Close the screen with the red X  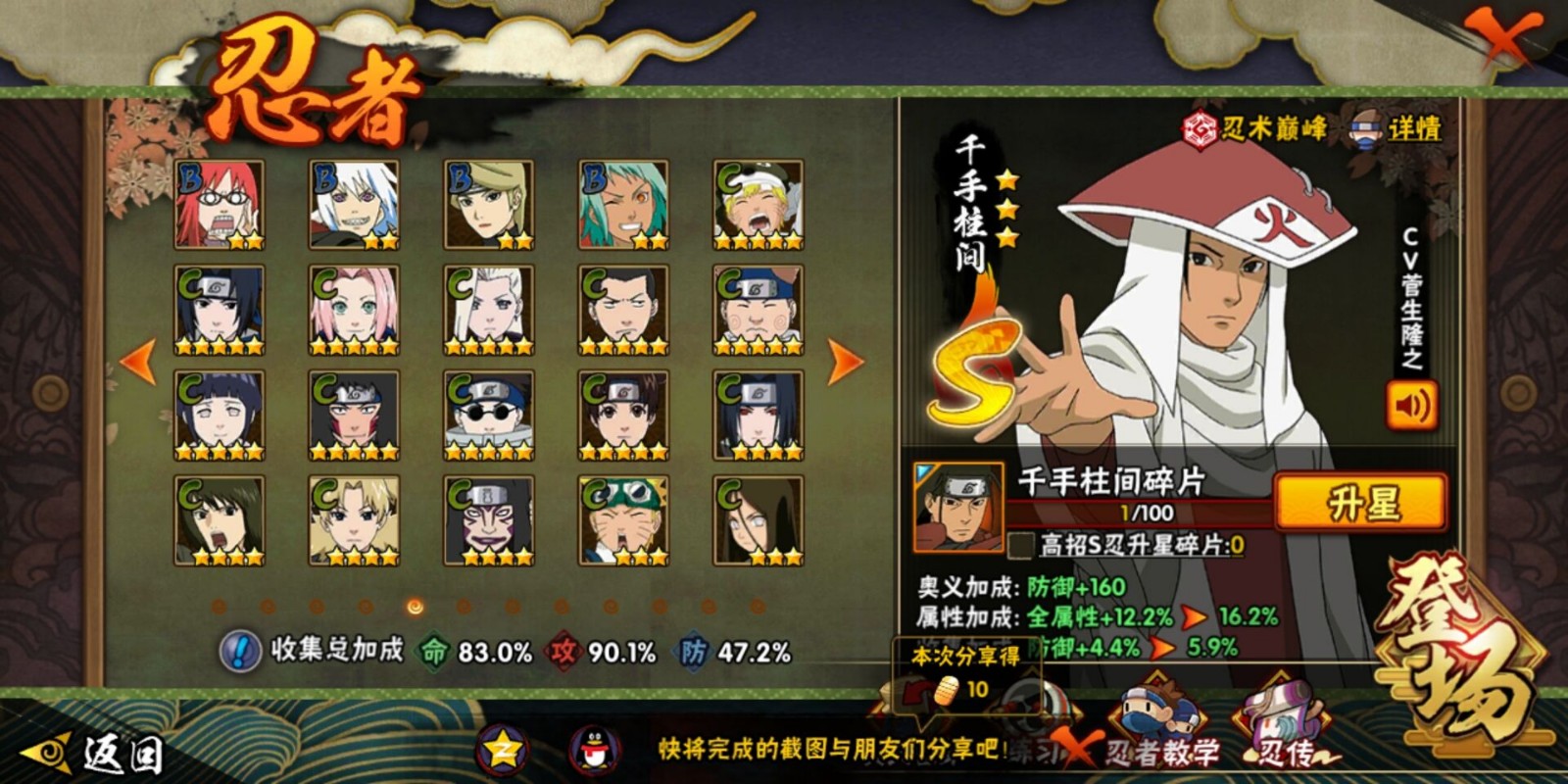pos(1503,37)
